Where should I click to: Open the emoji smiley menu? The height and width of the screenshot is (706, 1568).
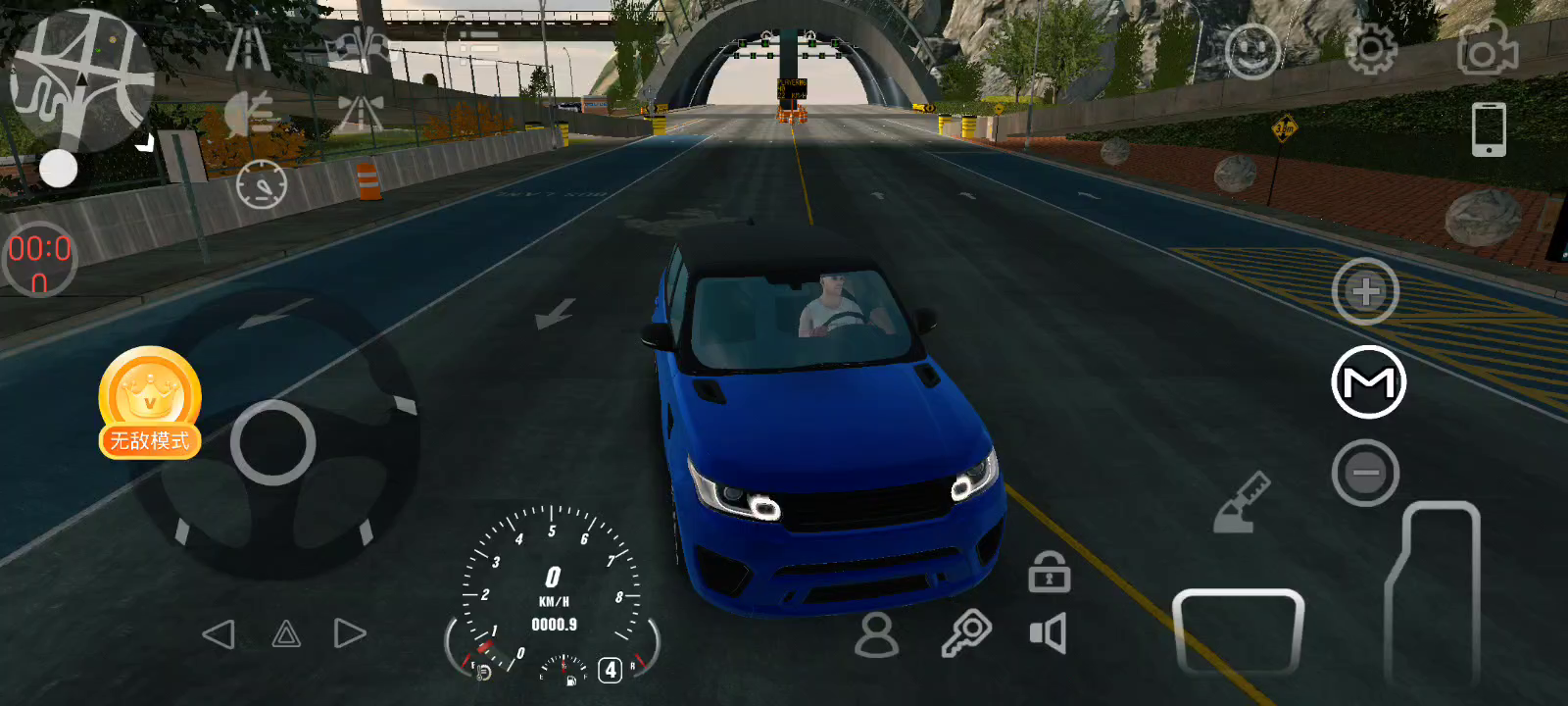[1252, 51]
